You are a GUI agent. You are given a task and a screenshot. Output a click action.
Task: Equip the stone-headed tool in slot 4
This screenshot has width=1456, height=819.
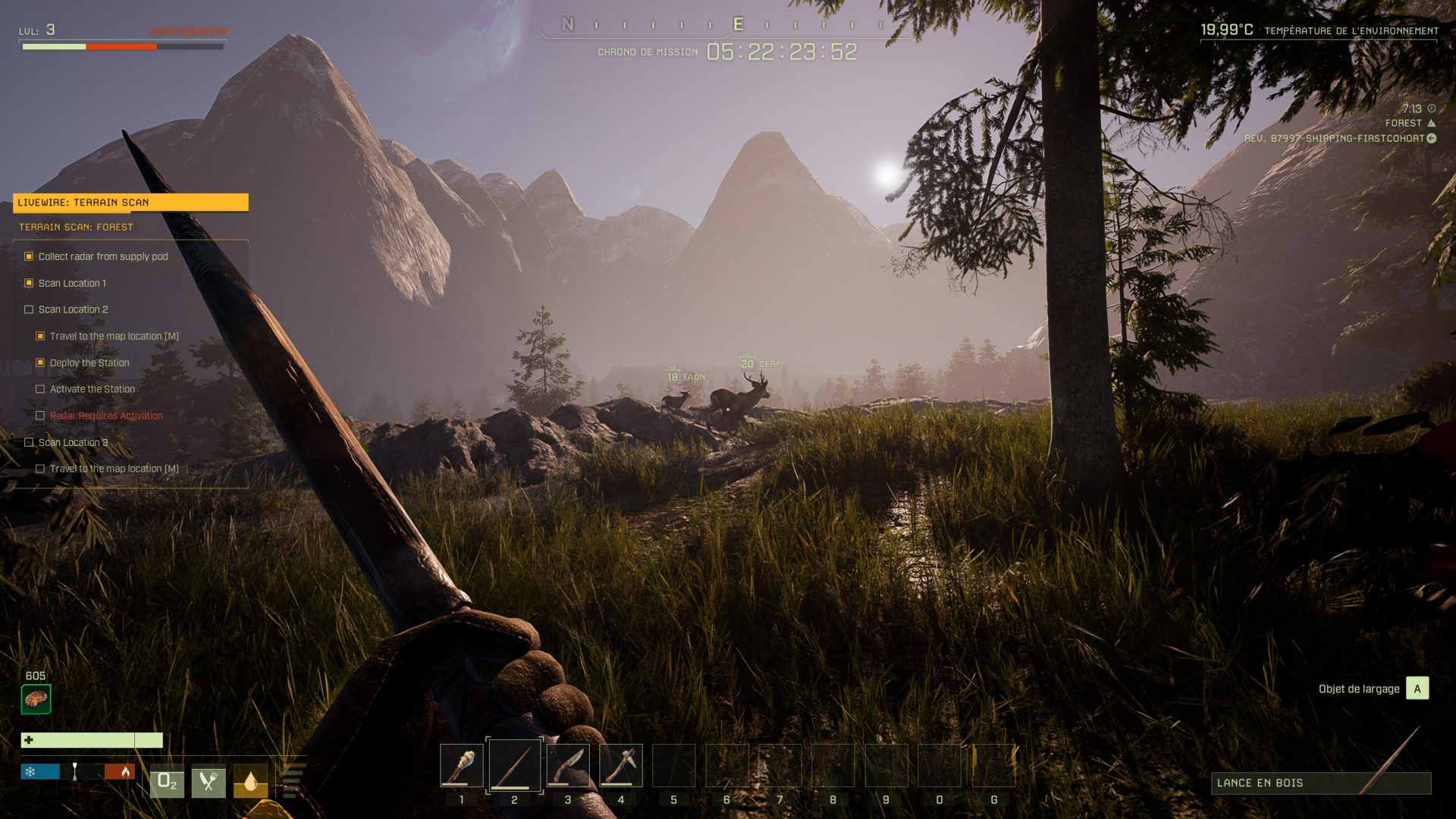coord(620,765)
